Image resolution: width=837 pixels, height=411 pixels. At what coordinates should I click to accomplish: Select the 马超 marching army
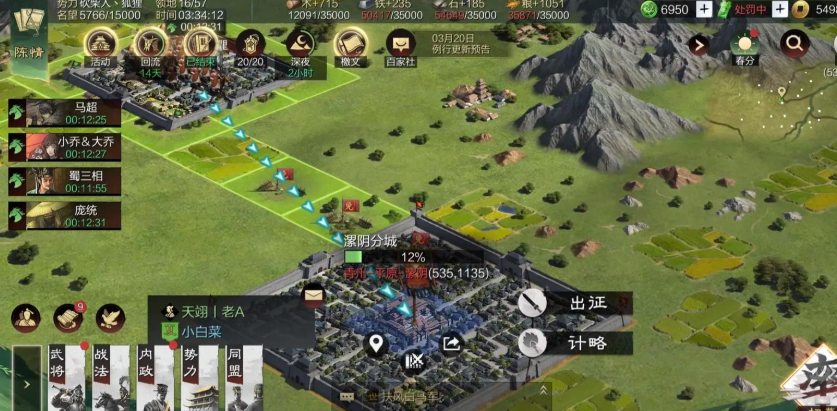tap(64, 112)
